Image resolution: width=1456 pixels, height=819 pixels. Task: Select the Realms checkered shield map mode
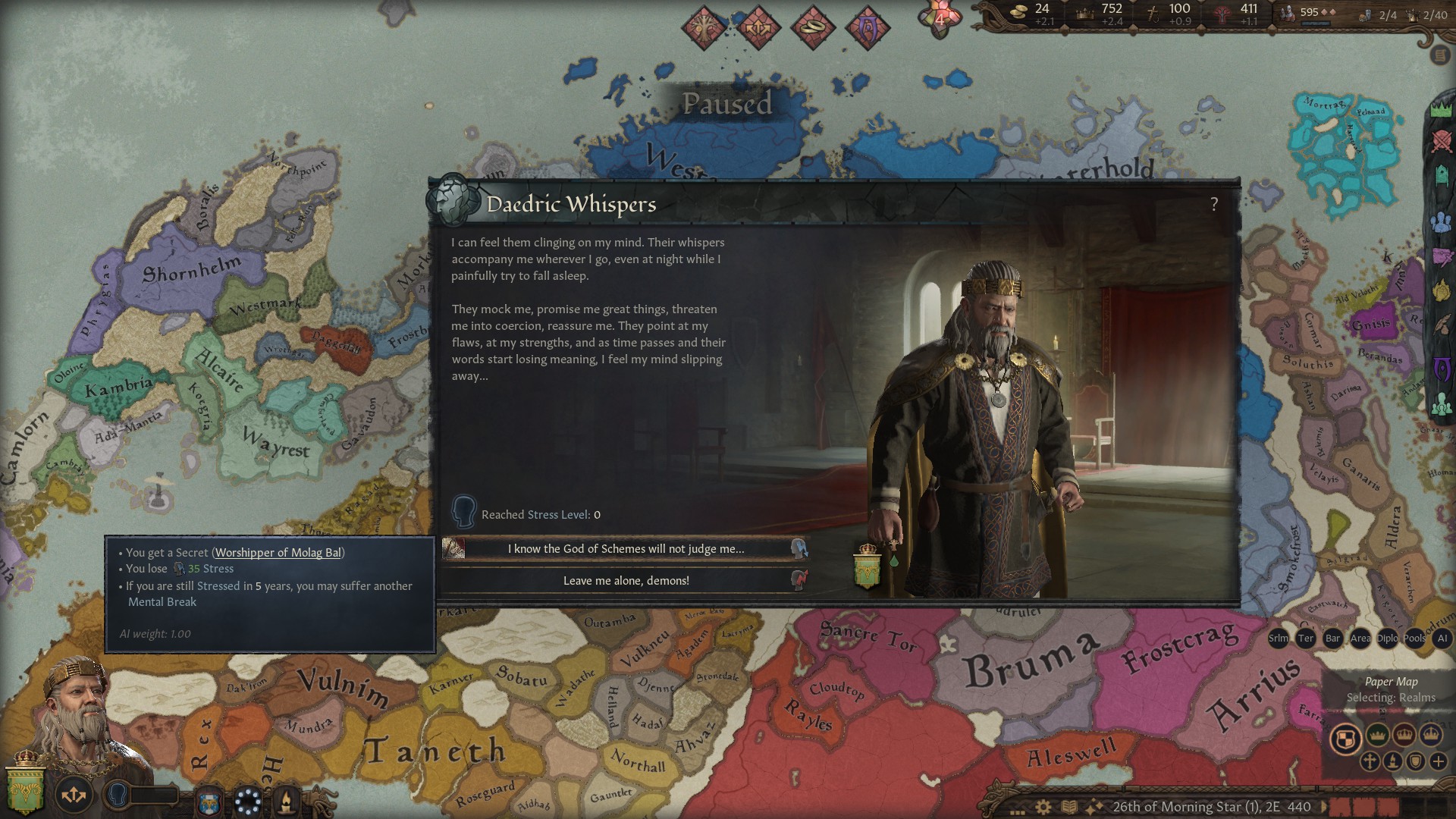click(x=1345, y=739)
